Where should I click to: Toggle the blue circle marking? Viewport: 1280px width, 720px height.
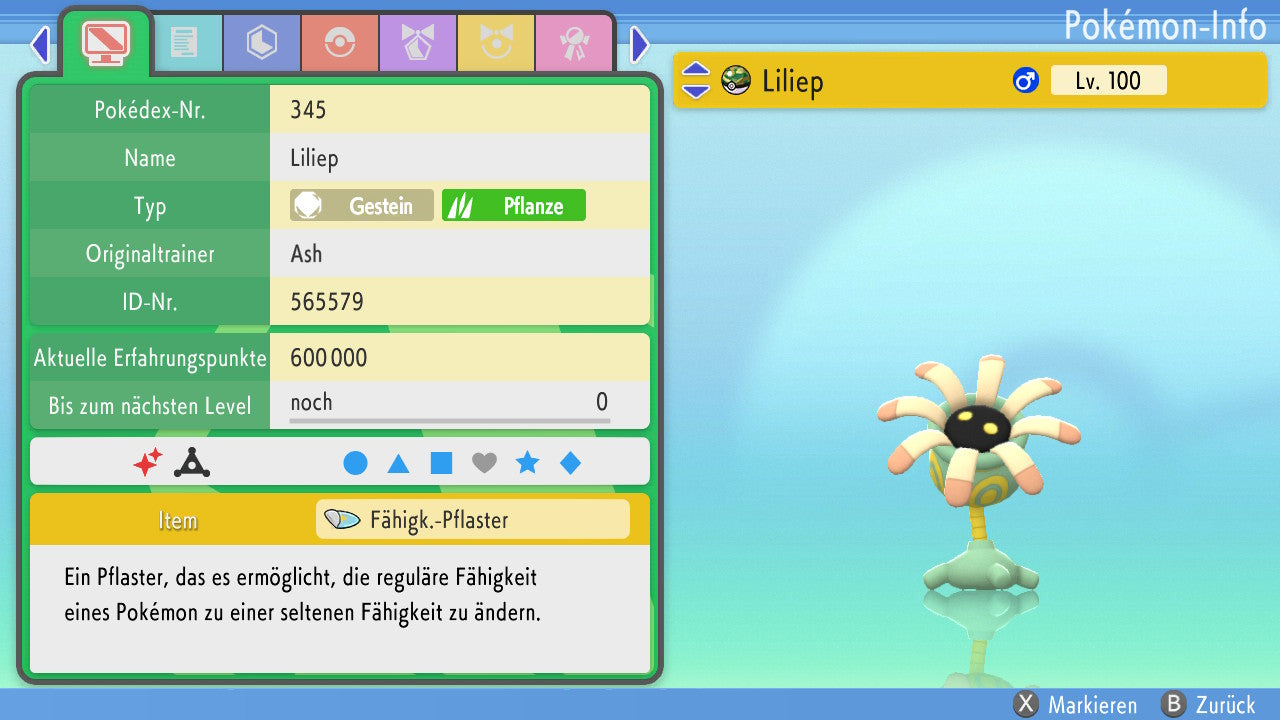coord(355,463)
